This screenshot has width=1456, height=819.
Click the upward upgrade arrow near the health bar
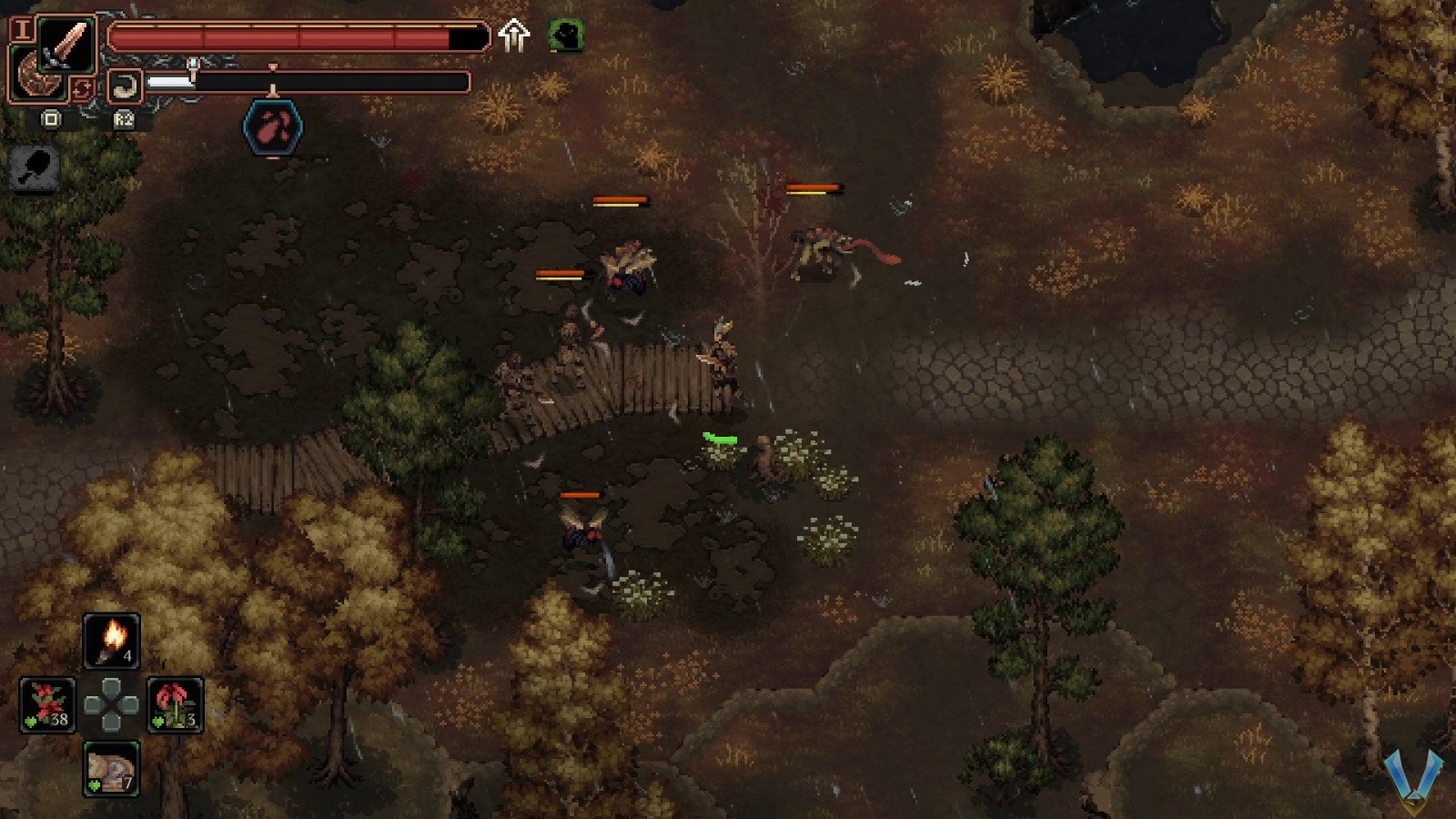point(515,36)
